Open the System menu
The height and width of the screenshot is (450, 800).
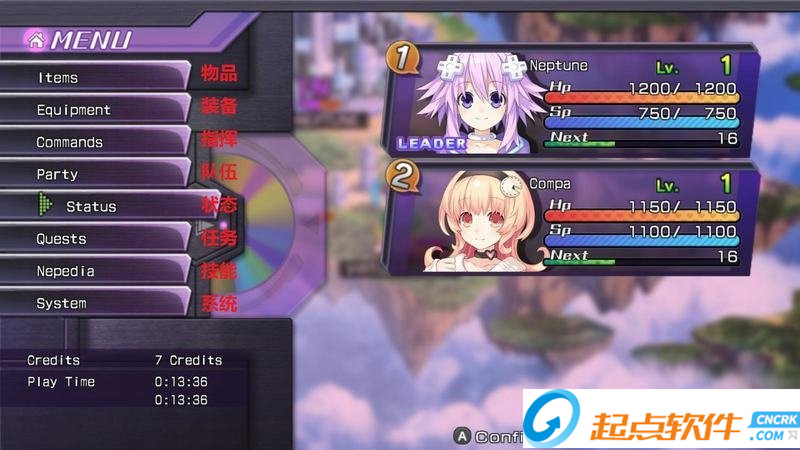95,303
